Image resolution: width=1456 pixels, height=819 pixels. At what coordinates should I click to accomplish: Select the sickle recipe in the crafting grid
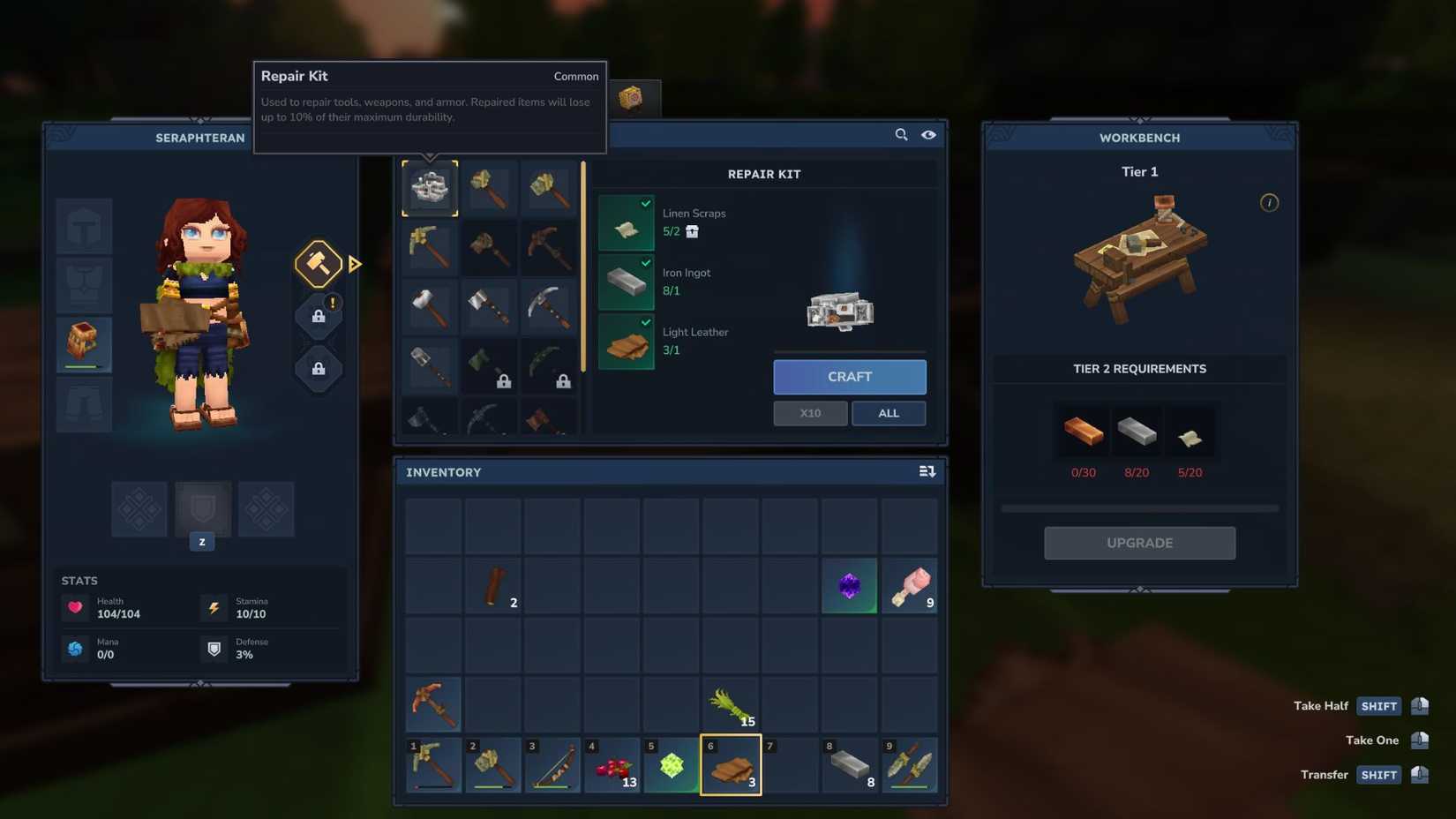(x=549, y=365)
